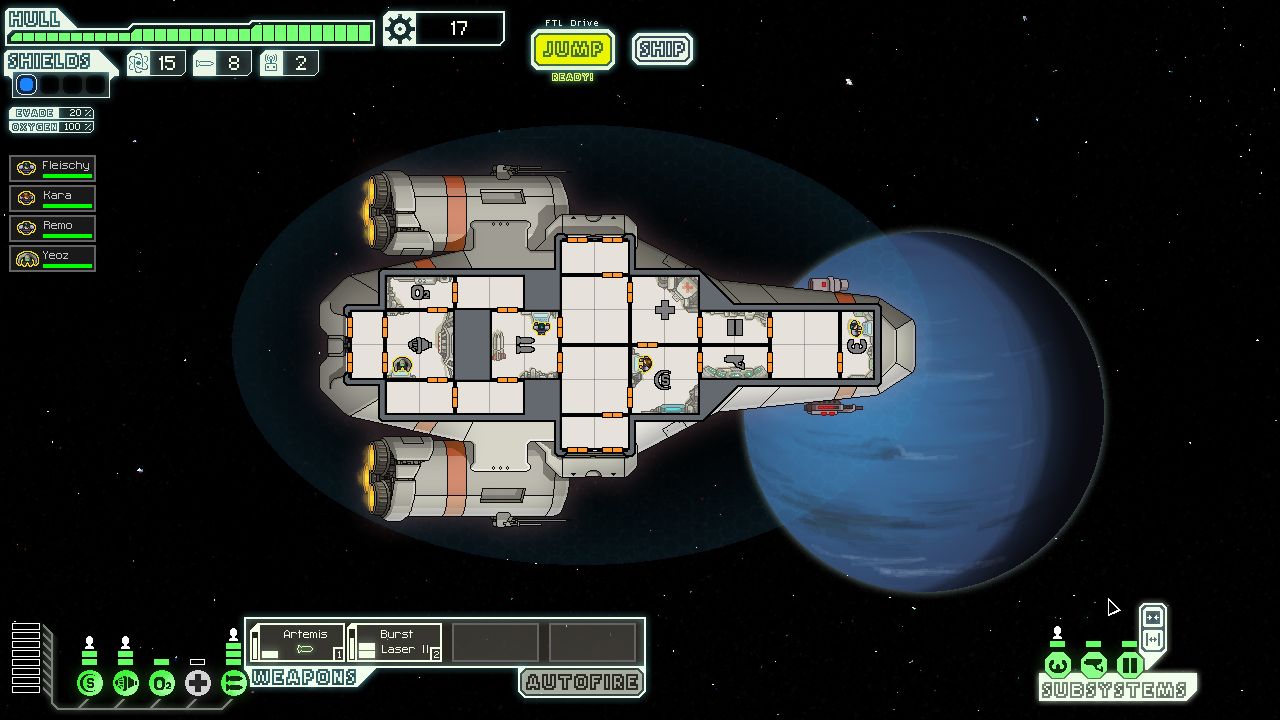Select crew member Kara
The image size is (1280, 720).
[53, 198]
